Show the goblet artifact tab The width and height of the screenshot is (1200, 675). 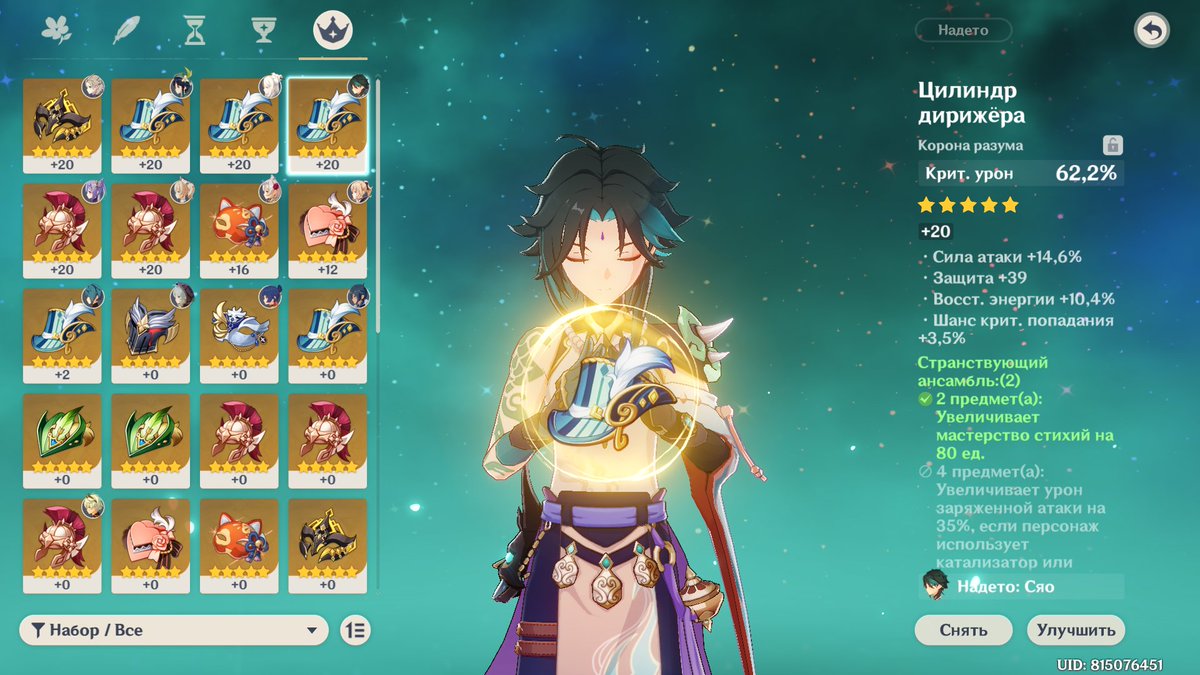[x=264, y=31]
